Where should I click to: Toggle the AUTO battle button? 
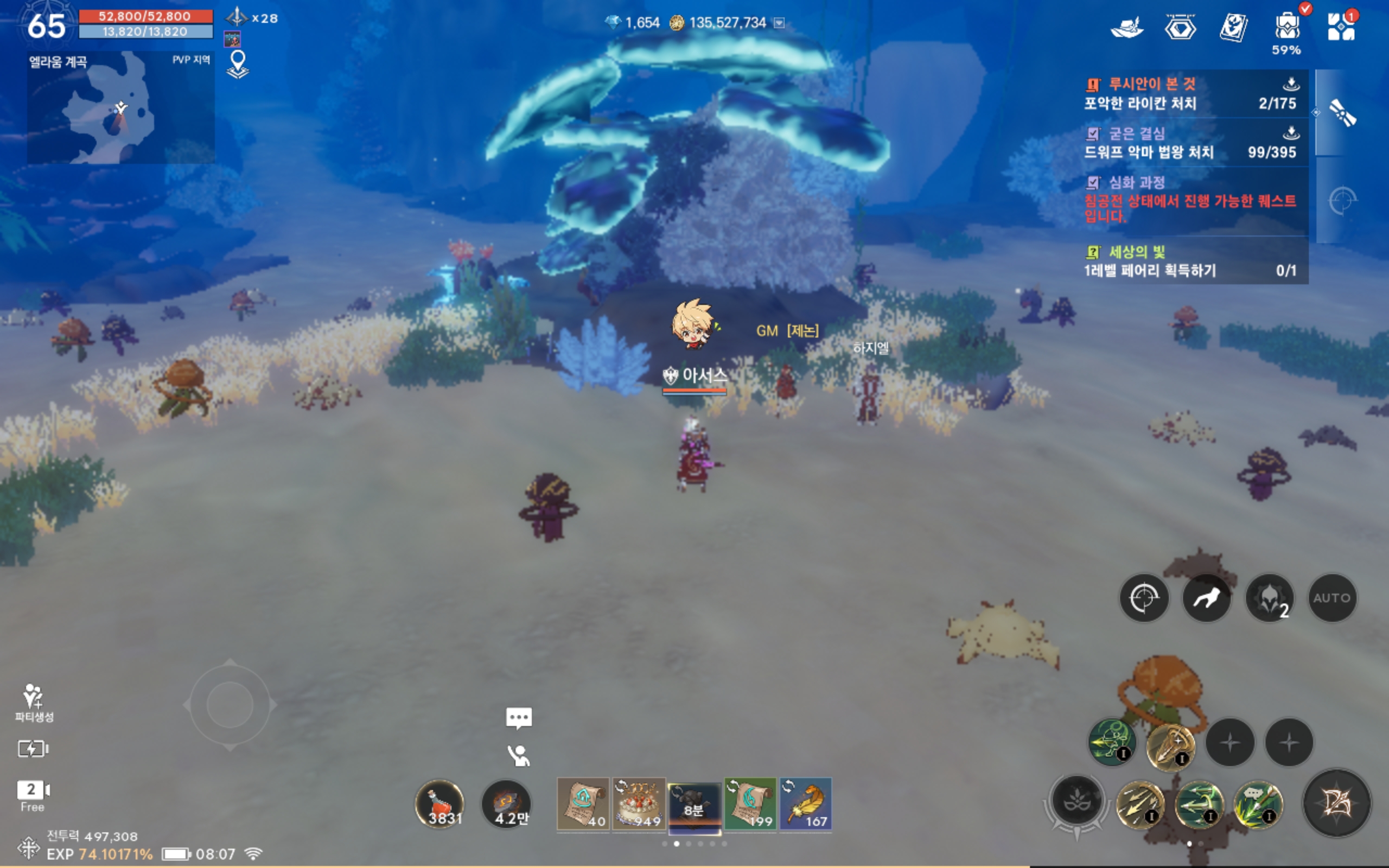[x=1331, y=598]
